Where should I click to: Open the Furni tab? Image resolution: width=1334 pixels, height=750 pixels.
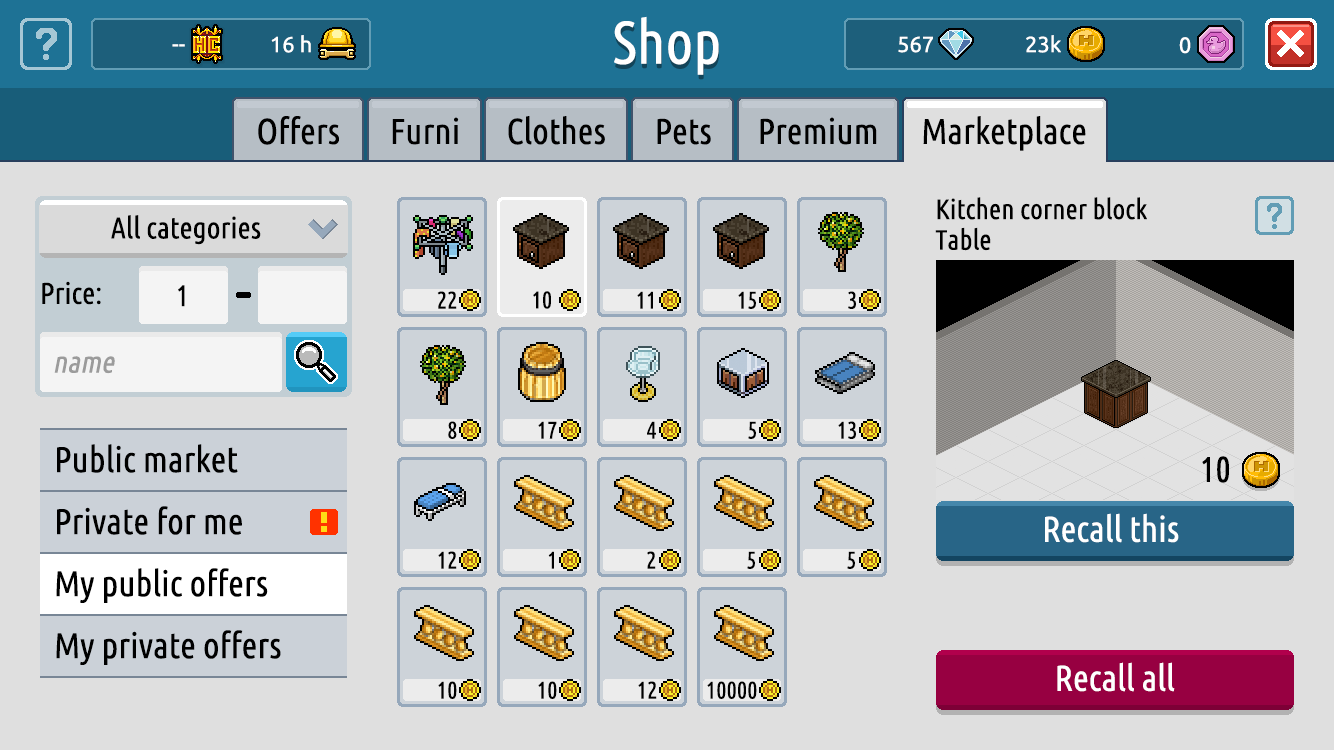pyautogui.click(x=425, y=131)
